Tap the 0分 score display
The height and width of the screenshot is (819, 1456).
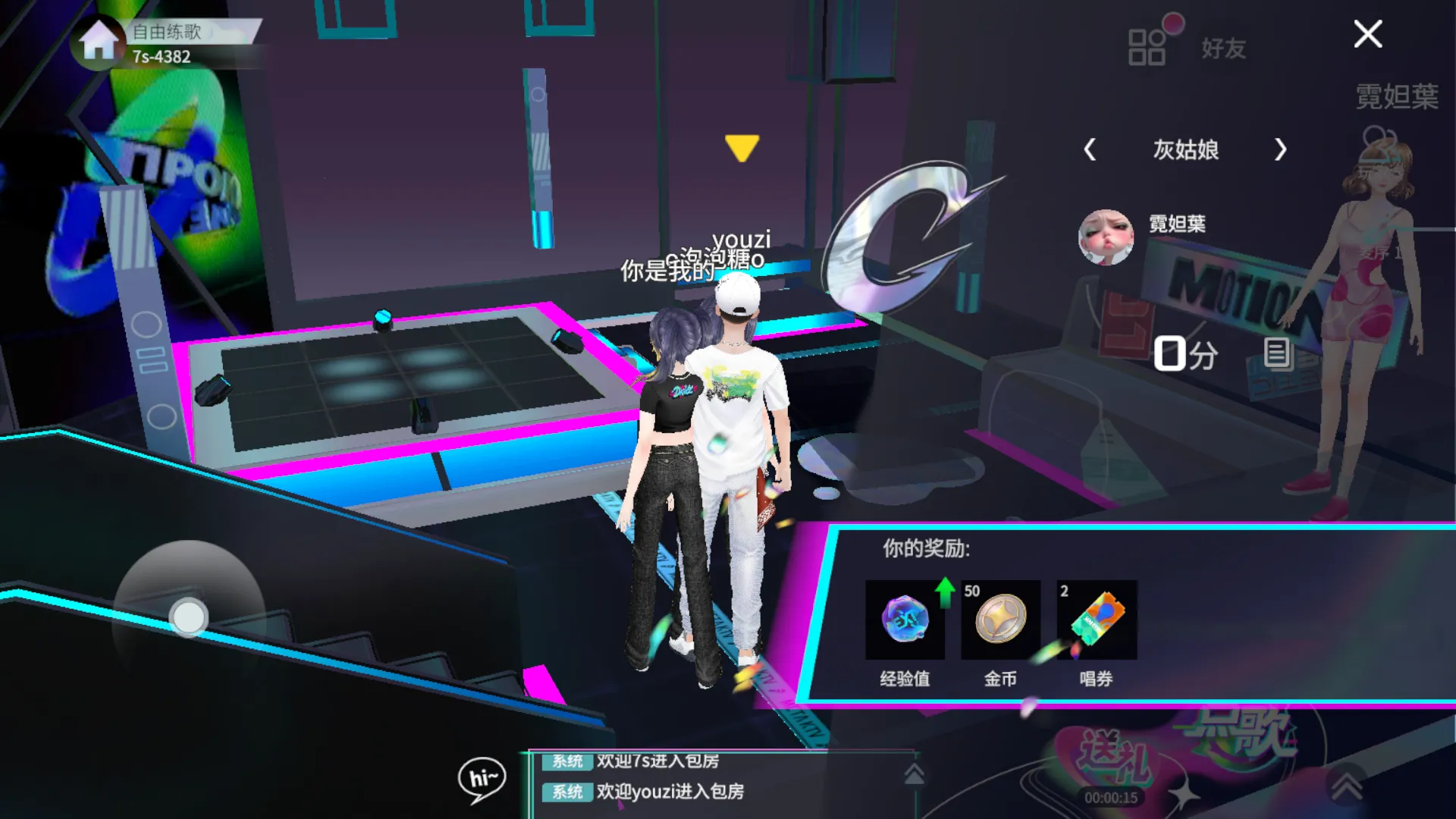1187,353
